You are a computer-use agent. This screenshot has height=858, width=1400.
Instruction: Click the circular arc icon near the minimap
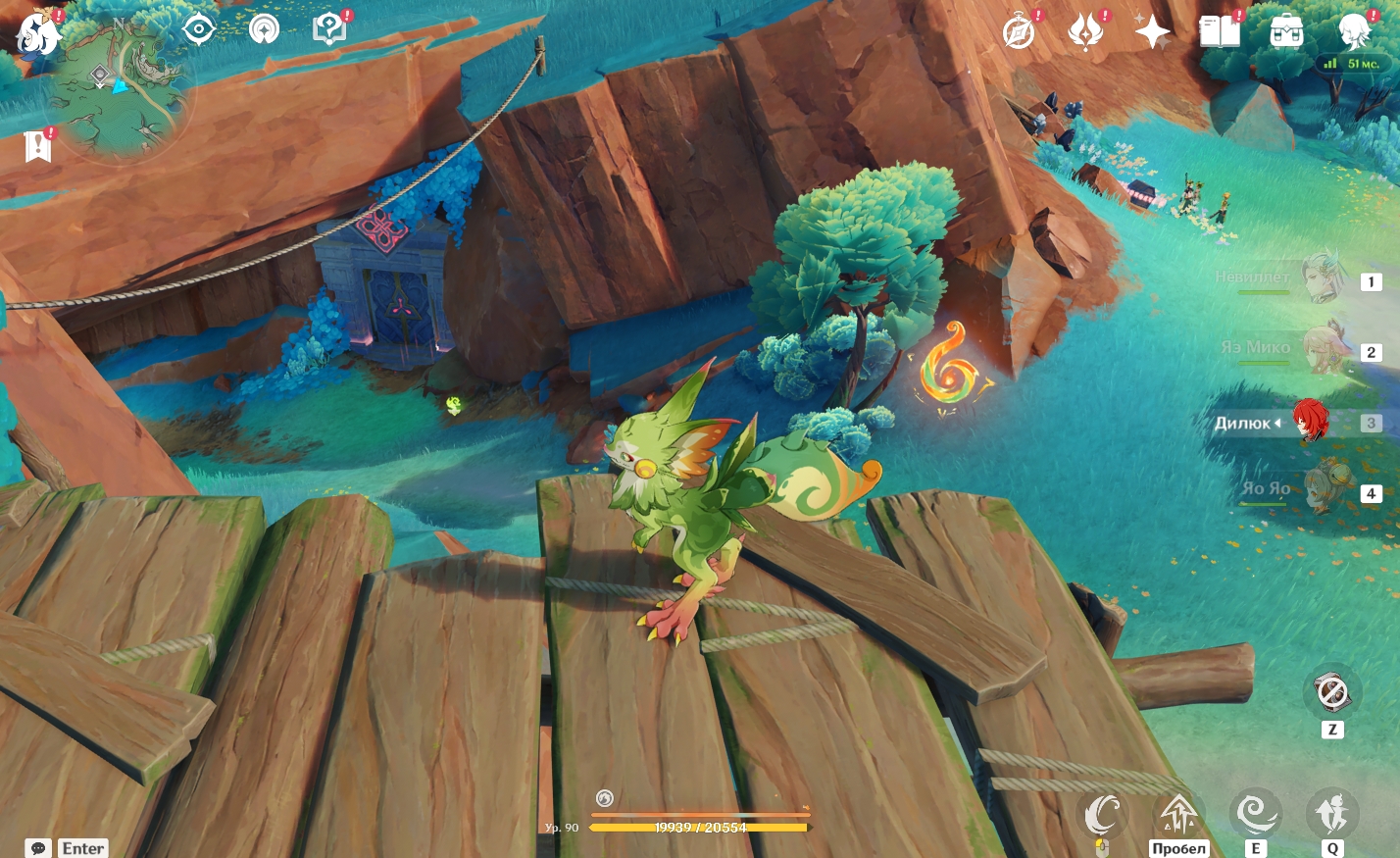(x=263, y=29)
